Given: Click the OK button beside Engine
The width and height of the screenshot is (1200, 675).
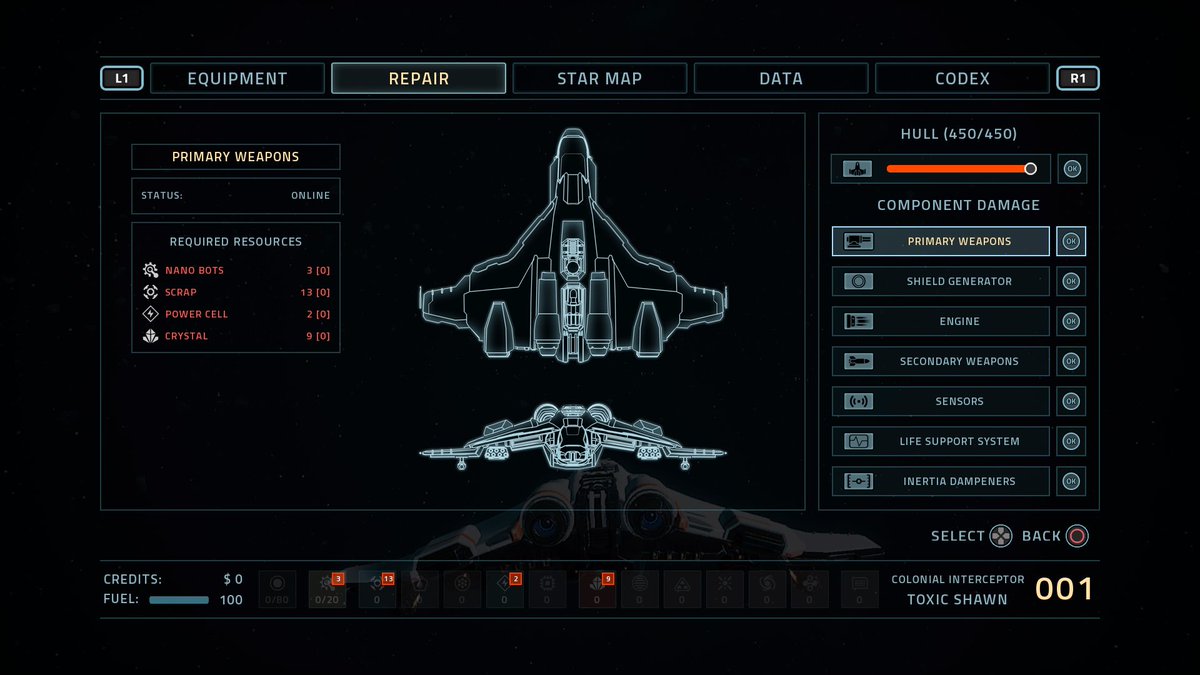Looking at the screenshot, I should click(x=1072, y=321).
